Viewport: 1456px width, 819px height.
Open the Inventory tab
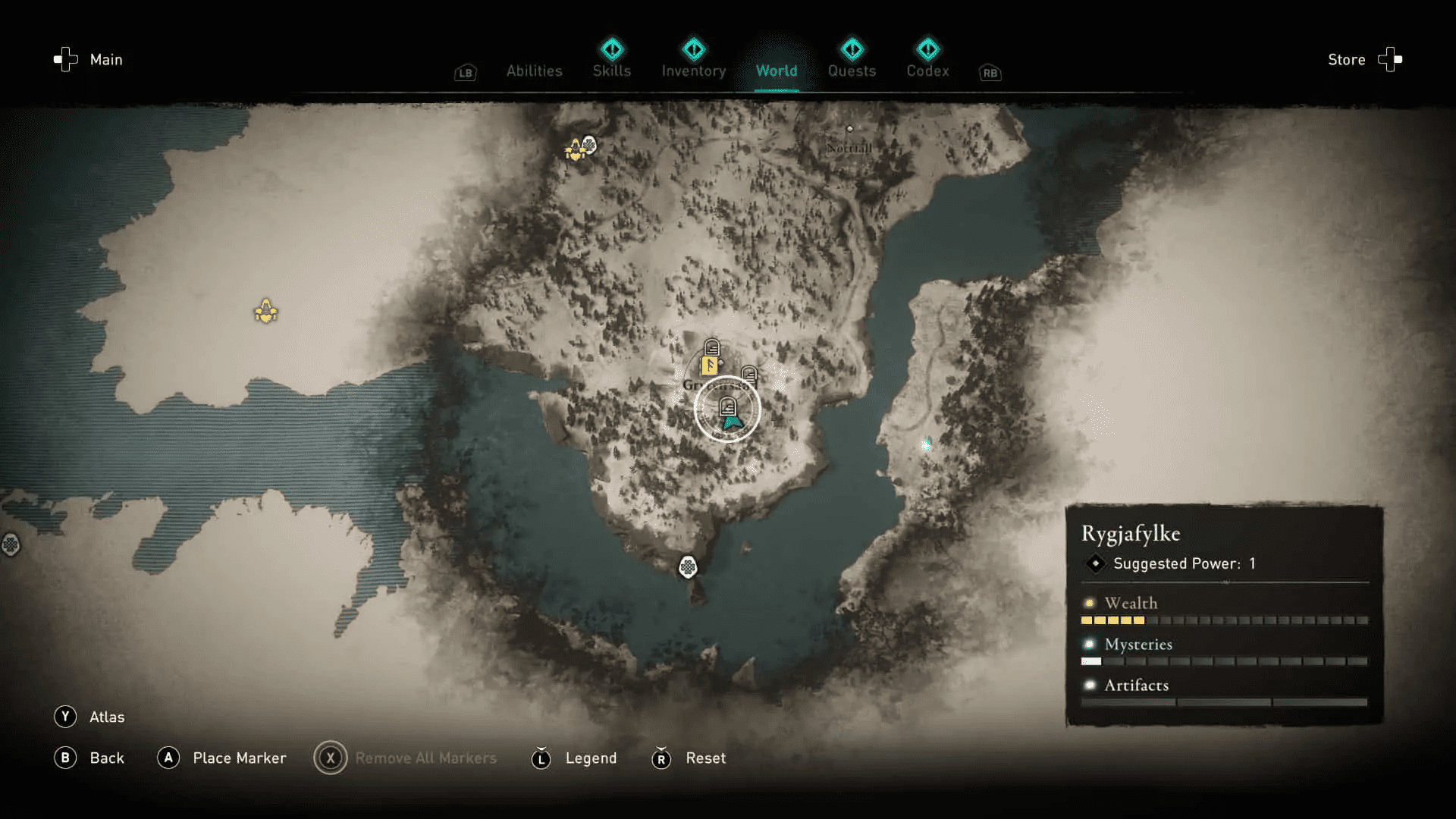pyautogui.click(x=692, y=71)
